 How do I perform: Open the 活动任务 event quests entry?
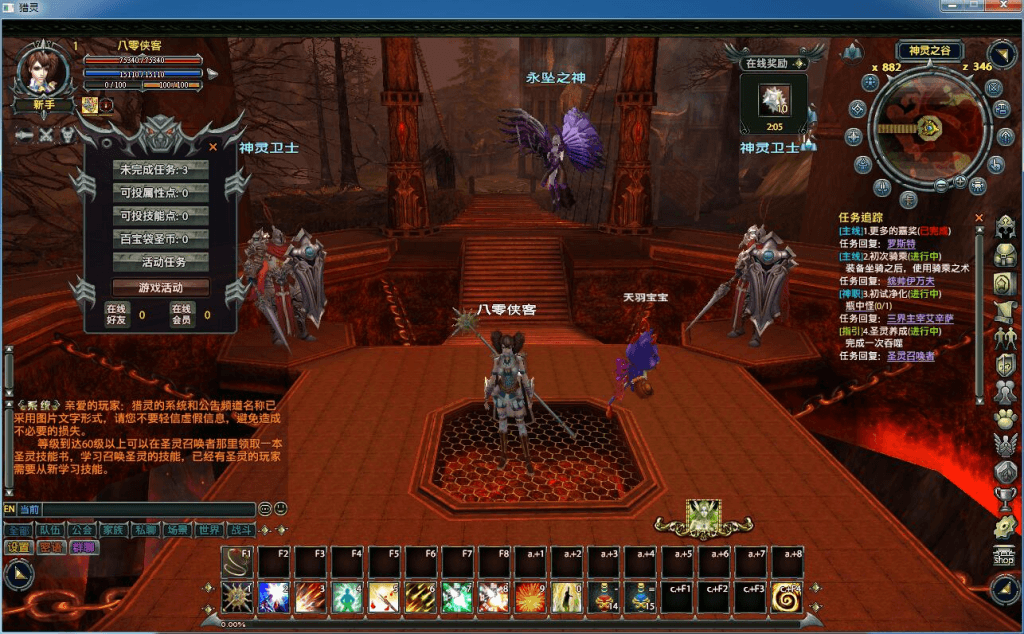click(x=160, y=262)
